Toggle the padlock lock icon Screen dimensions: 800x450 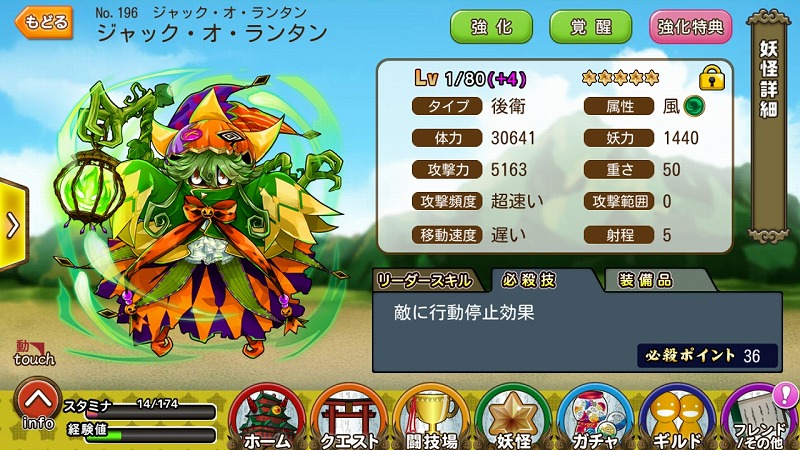pyautogui.click(x=711, y=77)
